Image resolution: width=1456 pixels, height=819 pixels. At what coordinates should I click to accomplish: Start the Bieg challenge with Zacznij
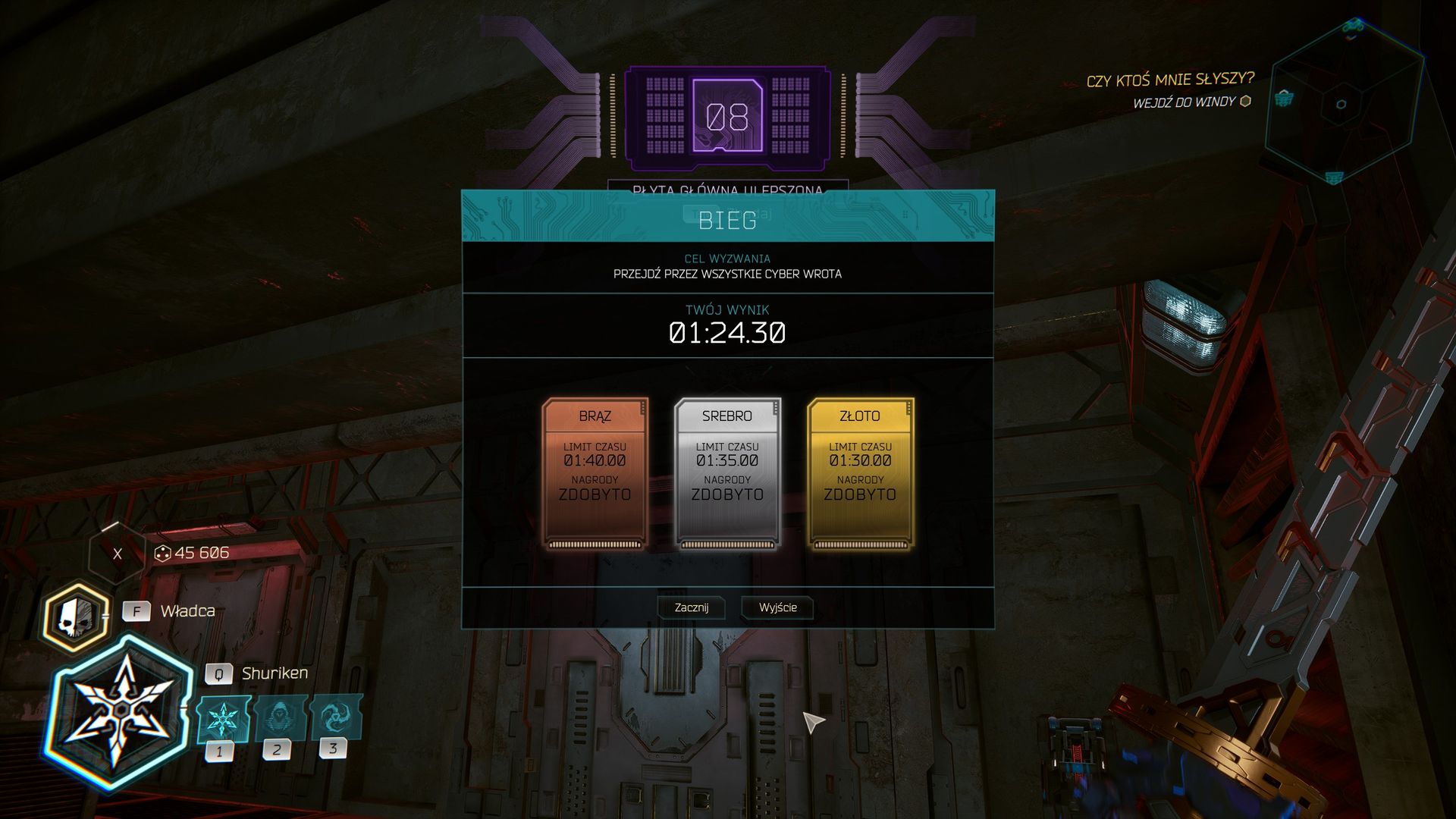coord(691,607)
